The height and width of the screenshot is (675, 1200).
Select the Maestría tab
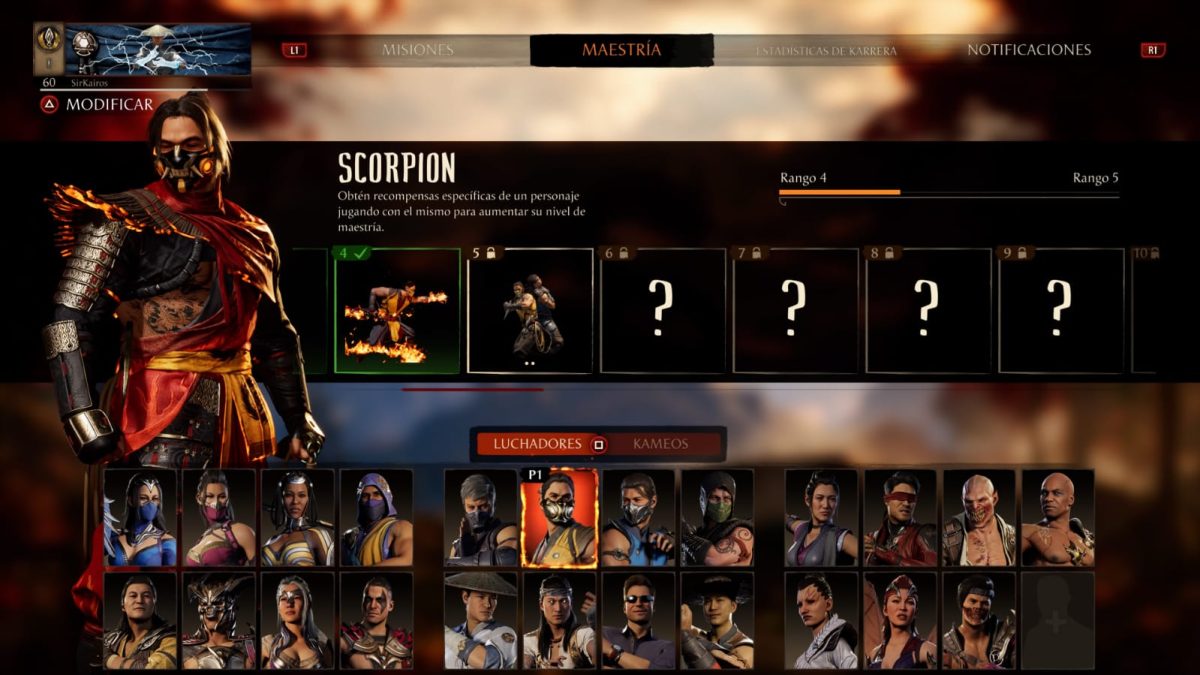621,50
